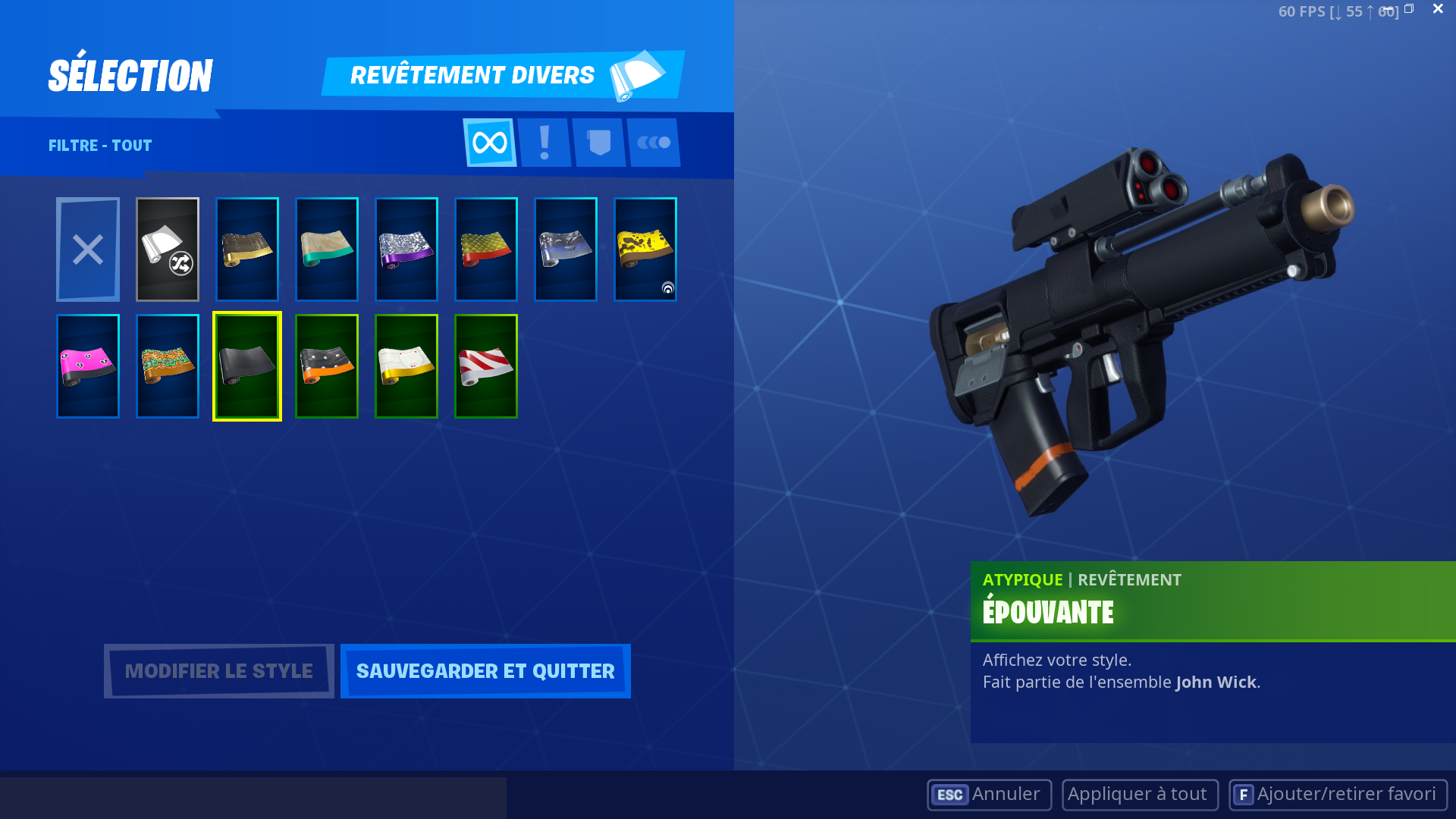Close the game window
The image size is (1456, 819).
point(1438,9)
